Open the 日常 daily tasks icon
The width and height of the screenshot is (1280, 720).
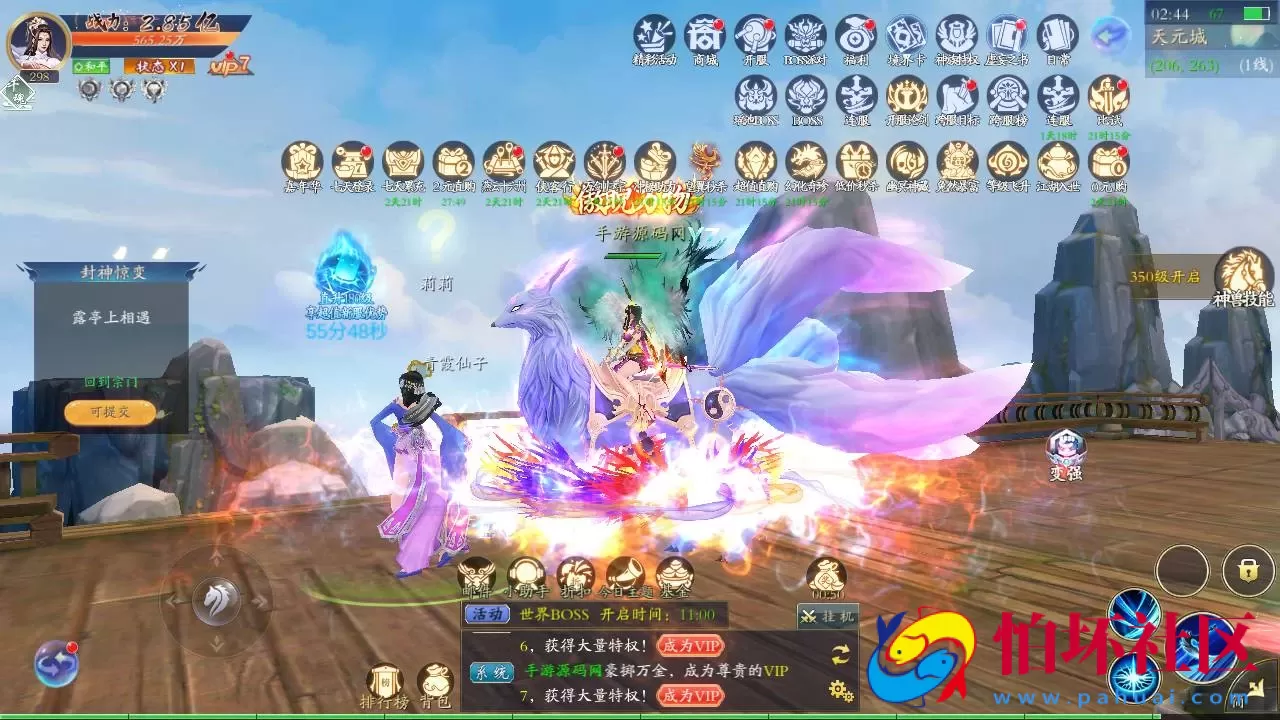[x=1057, y=36]
